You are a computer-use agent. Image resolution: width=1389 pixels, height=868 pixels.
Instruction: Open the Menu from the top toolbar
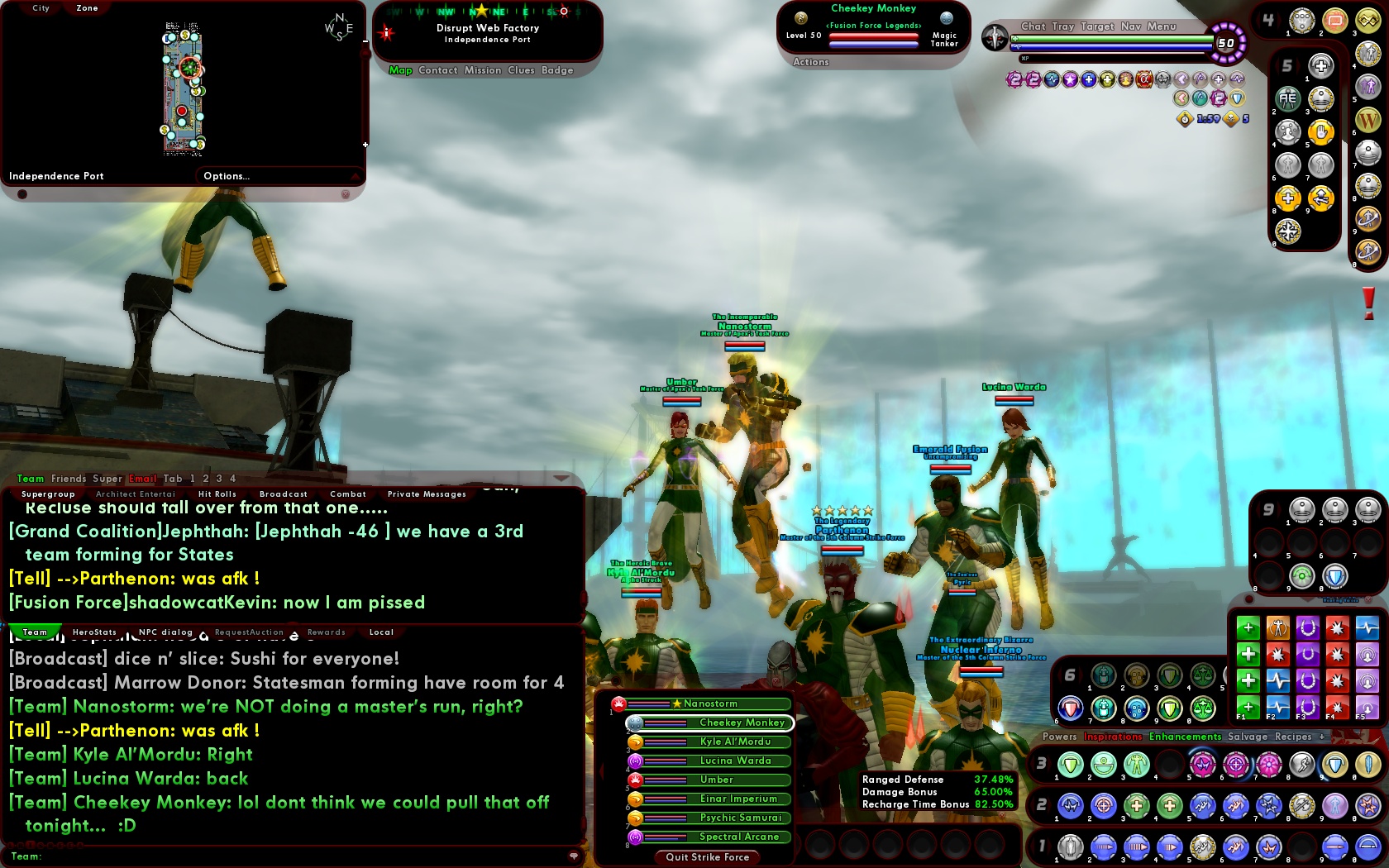(1162, 26)
